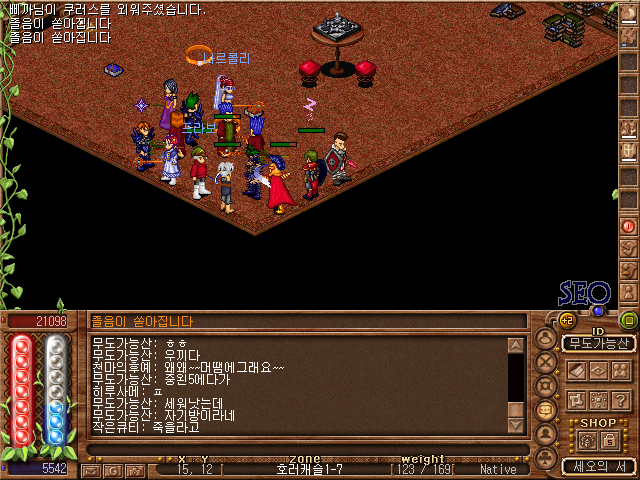Open the SHOP box icon button
The width and height of the screenshot is (640, 480).
click(587, 440)
